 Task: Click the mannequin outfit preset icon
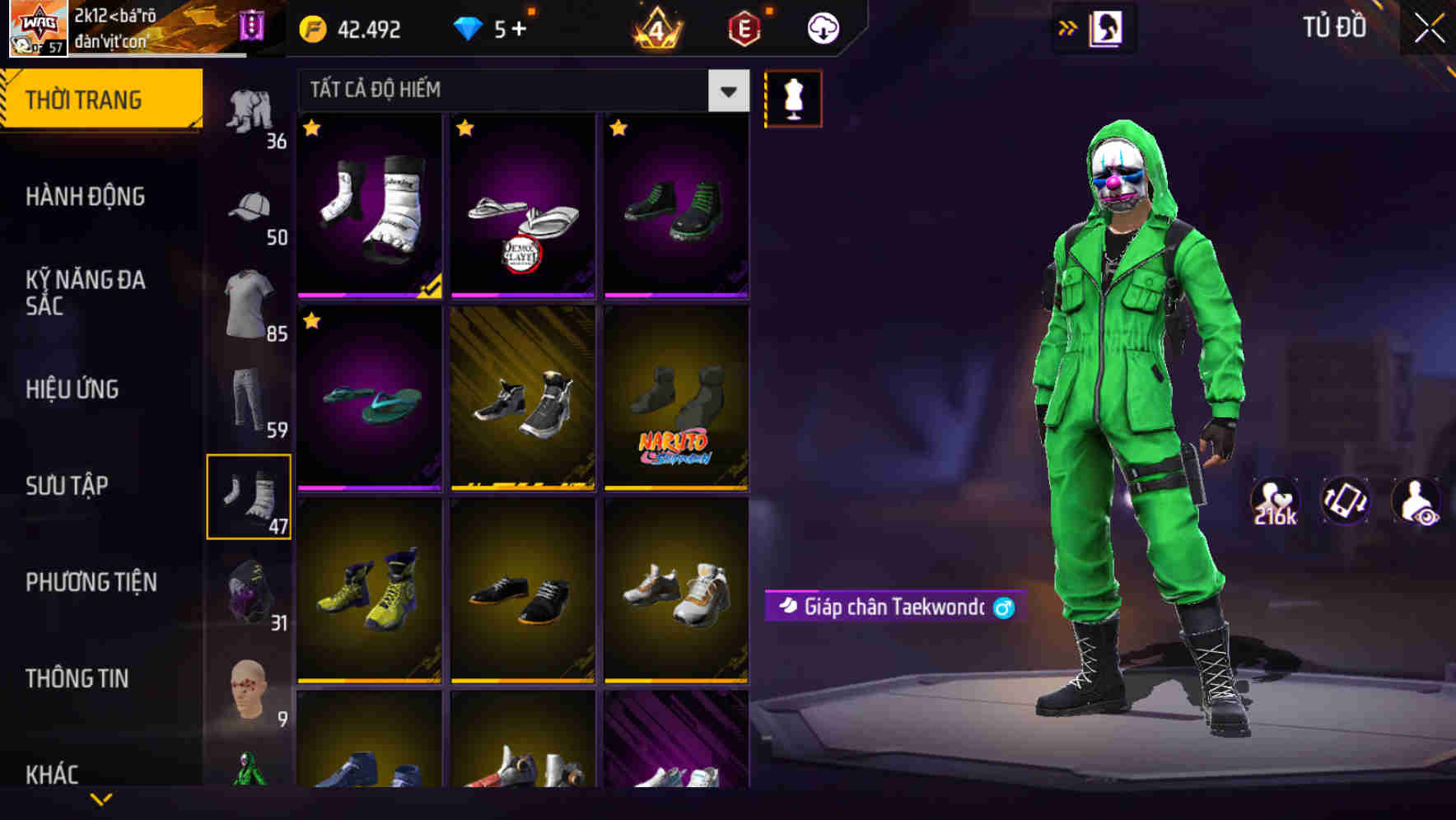pos(793,97)
